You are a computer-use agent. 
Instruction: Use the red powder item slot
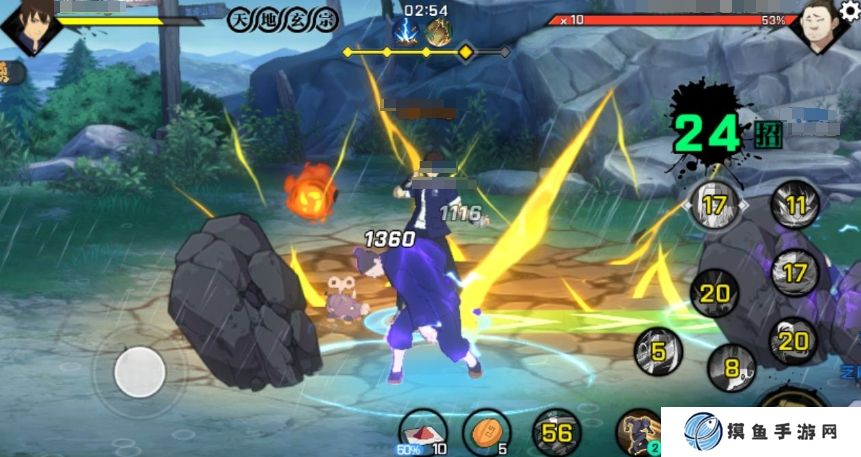424,431
